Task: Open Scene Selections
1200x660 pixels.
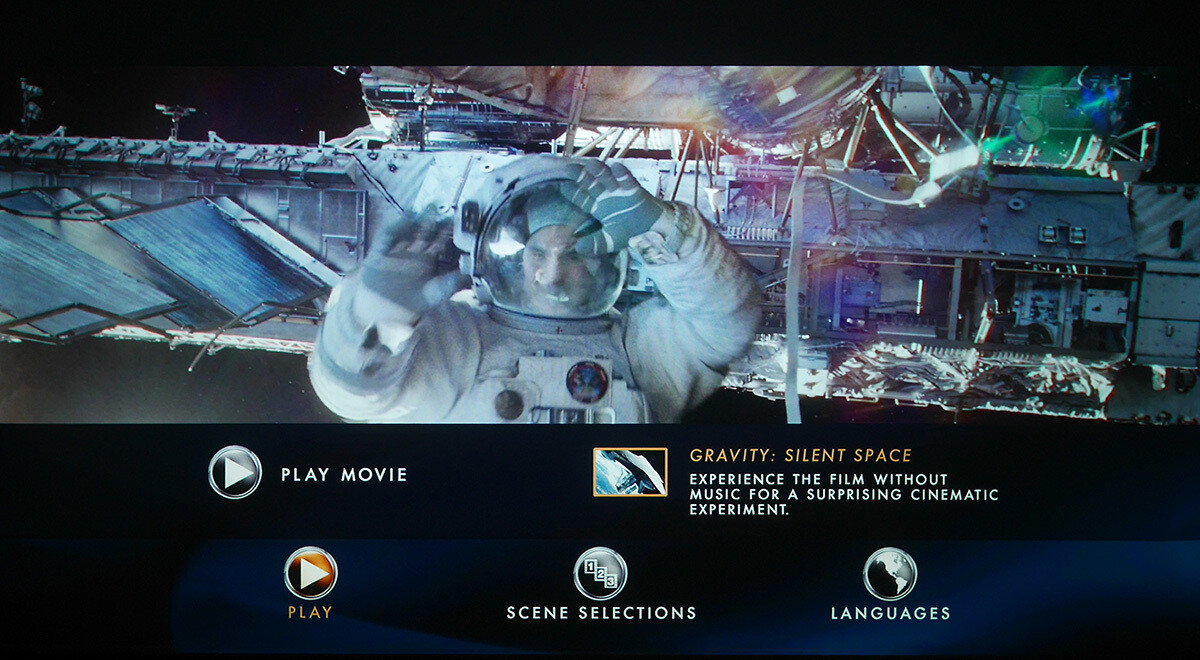Action: coord(600,575)
